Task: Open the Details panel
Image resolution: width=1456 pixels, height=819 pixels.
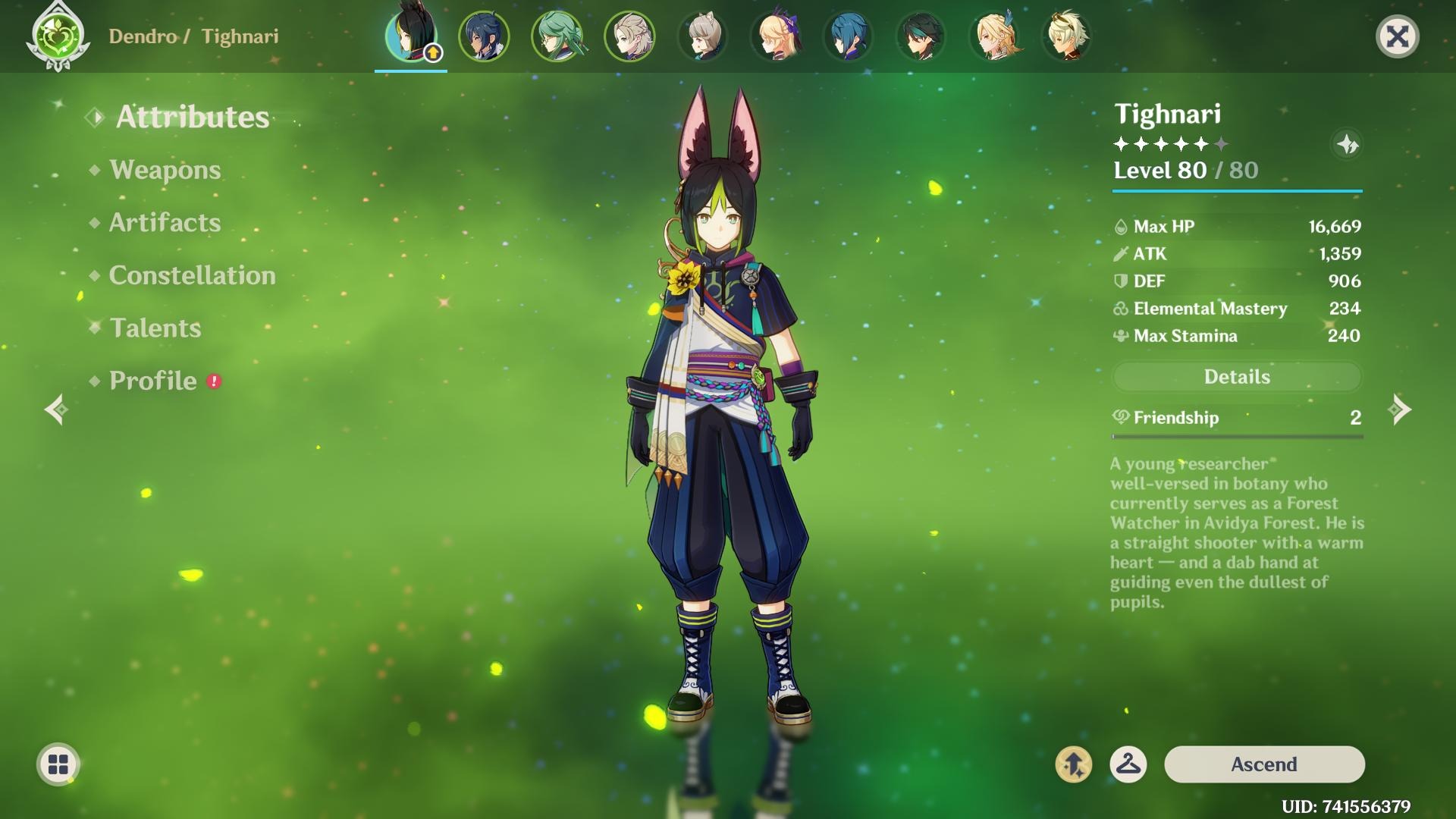Action: pos(1237,376)
